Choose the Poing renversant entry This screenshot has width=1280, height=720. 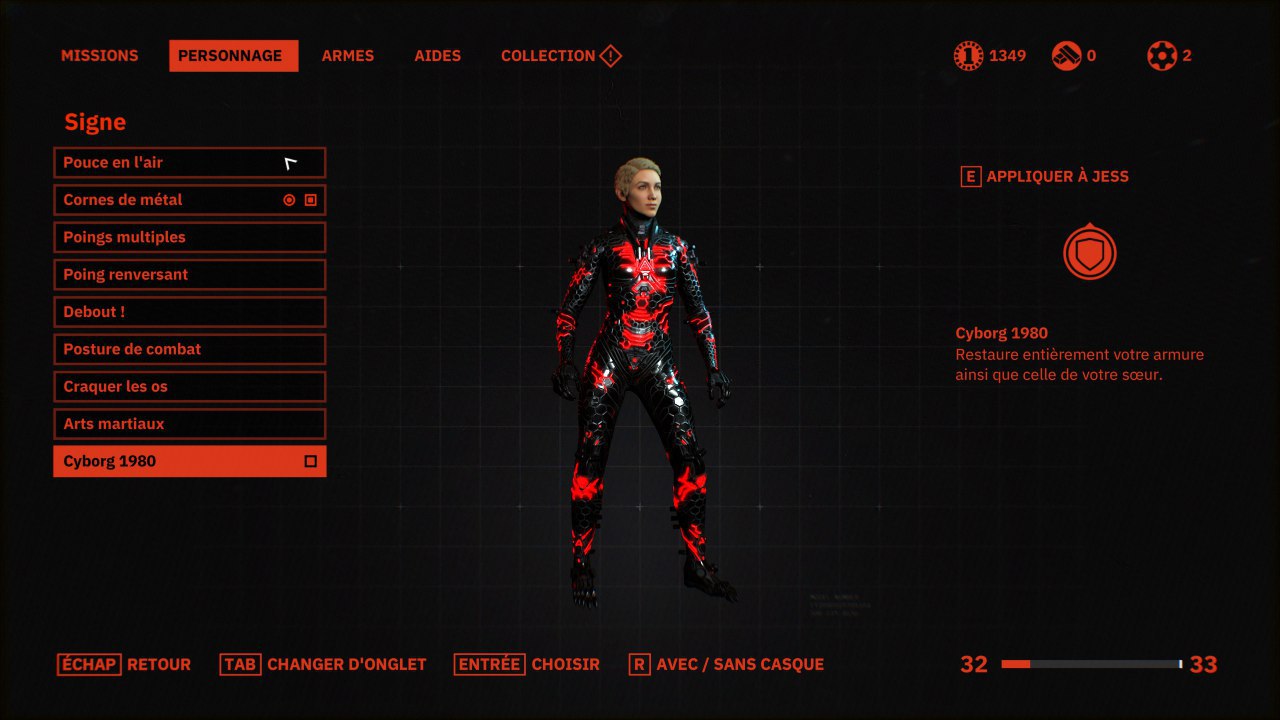[x=189, y=275]
